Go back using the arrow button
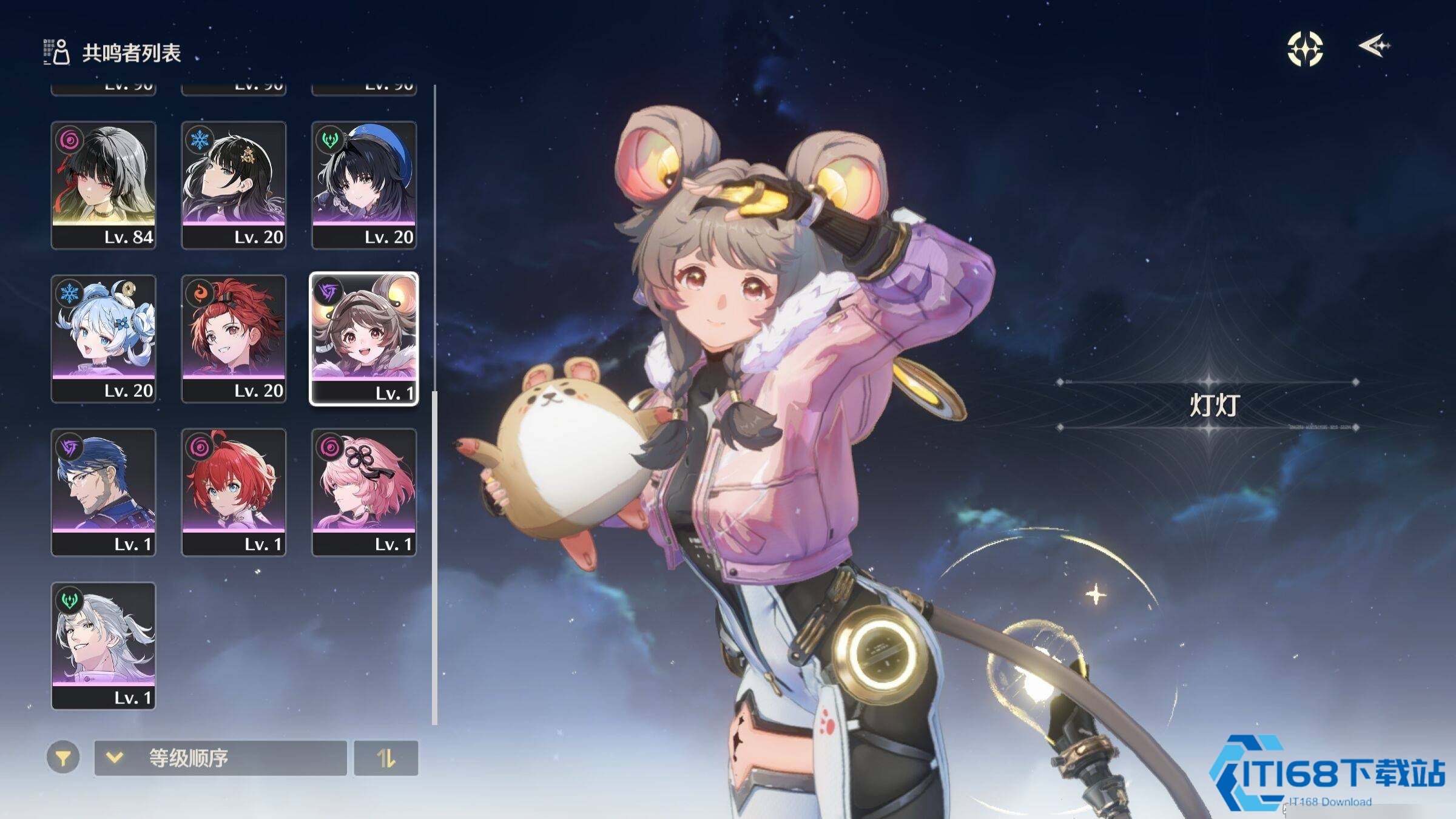The width and height of the screenshot is (1456, 819). click(1374, 46)
